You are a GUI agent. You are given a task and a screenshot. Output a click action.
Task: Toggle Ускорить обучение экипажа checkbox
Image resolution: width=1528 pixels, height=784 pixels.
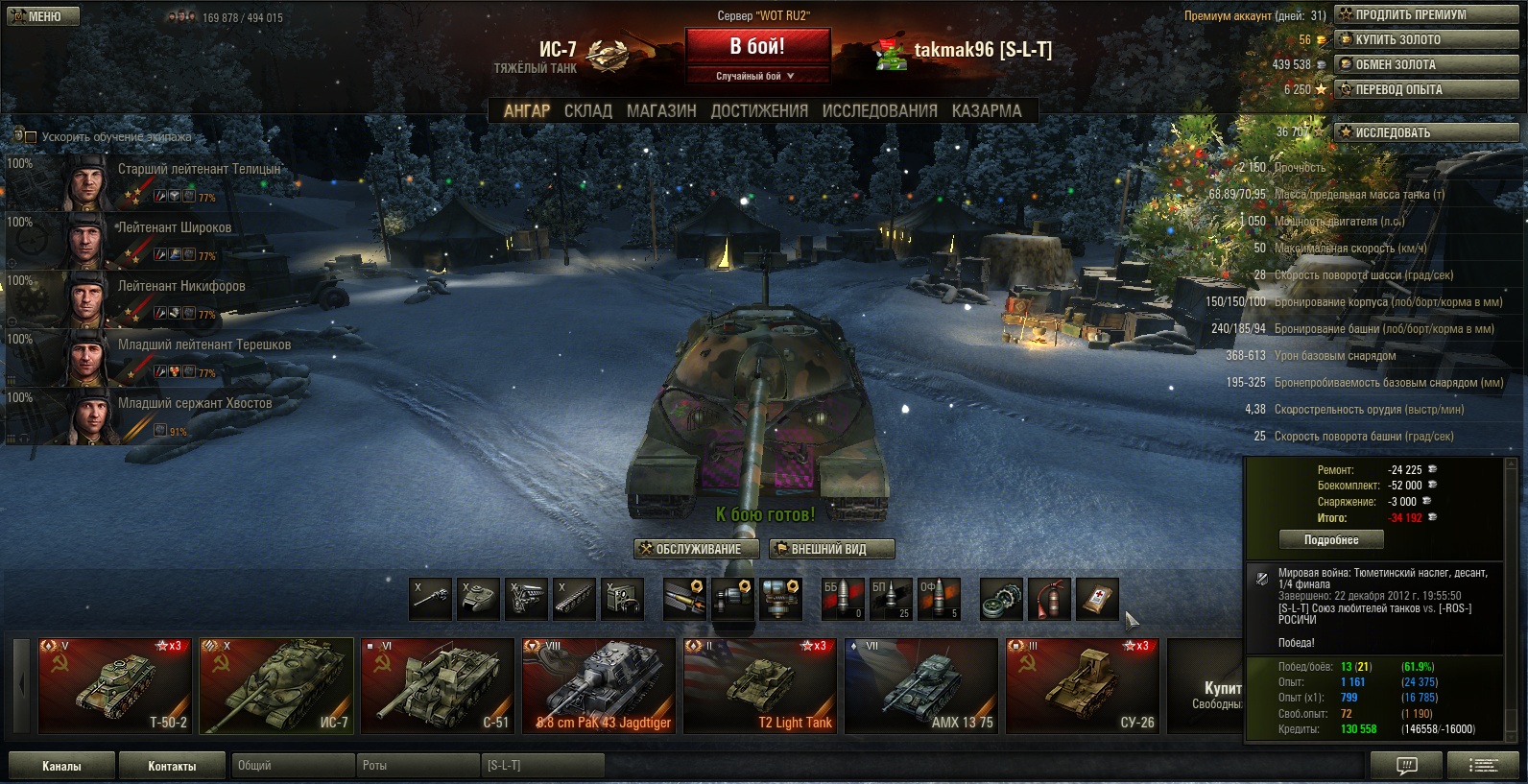click(x=31, y=137)
